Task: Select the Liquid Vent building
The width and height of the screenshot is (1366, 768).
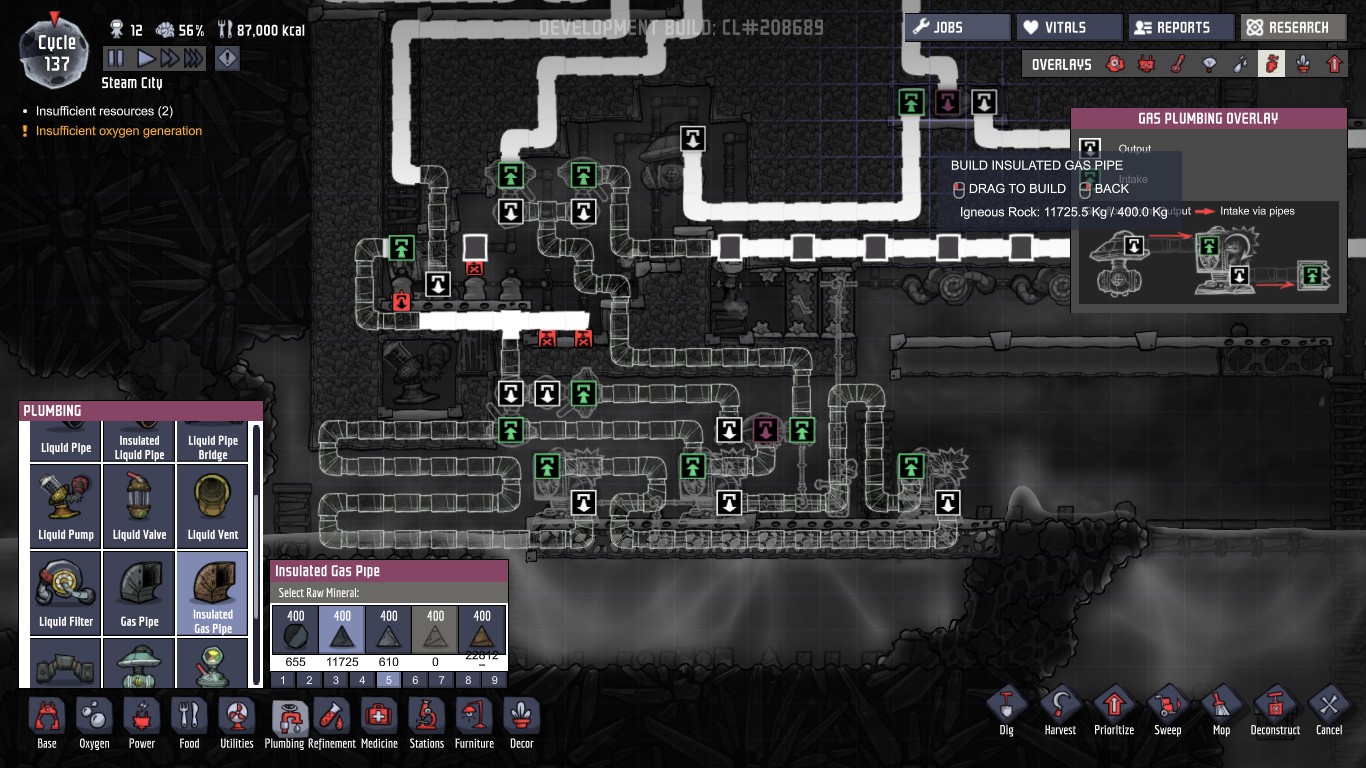Action: coord(213,506)
